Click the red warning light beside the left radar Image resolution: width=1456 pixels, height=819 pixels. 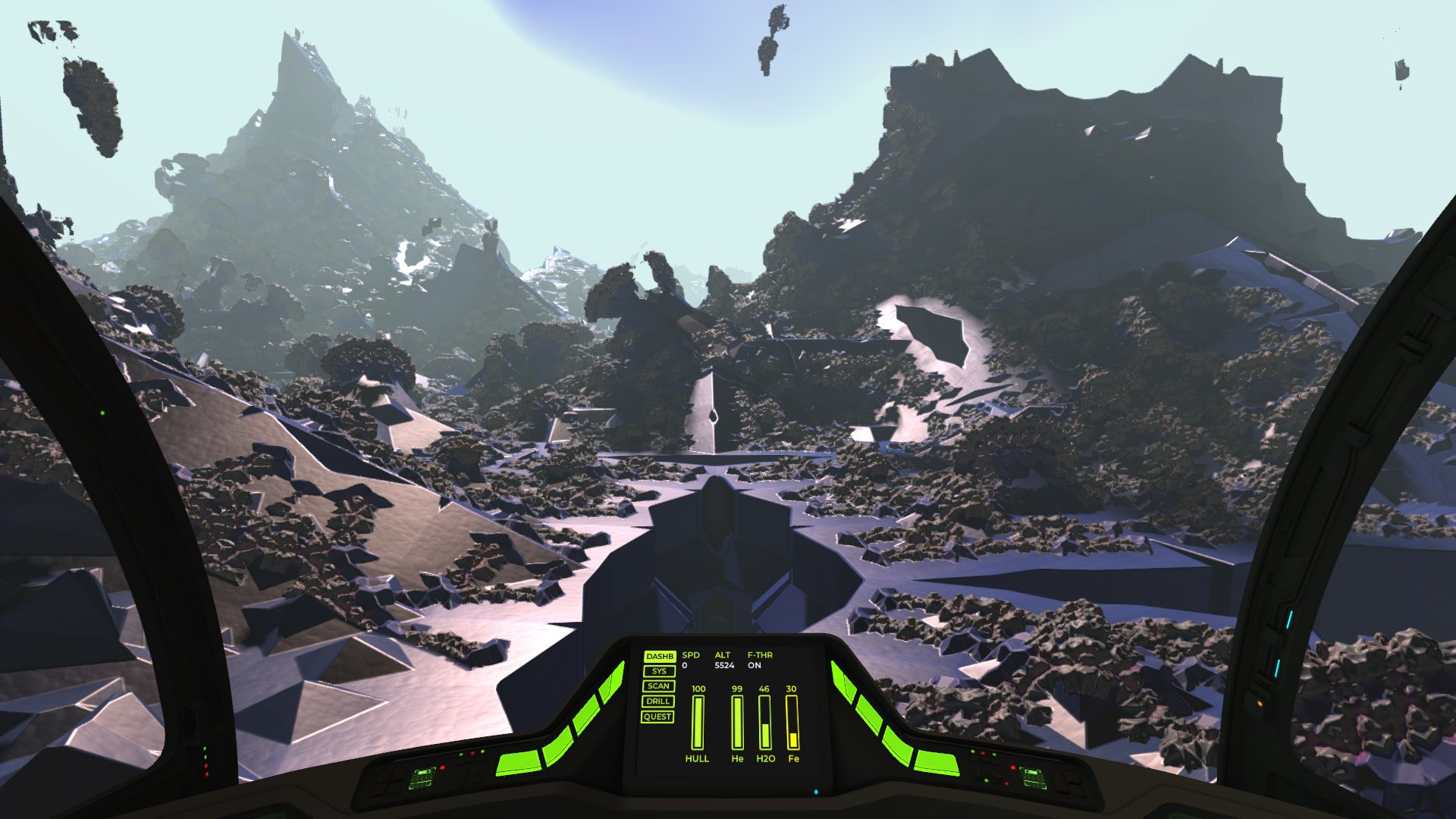[442, 767]
